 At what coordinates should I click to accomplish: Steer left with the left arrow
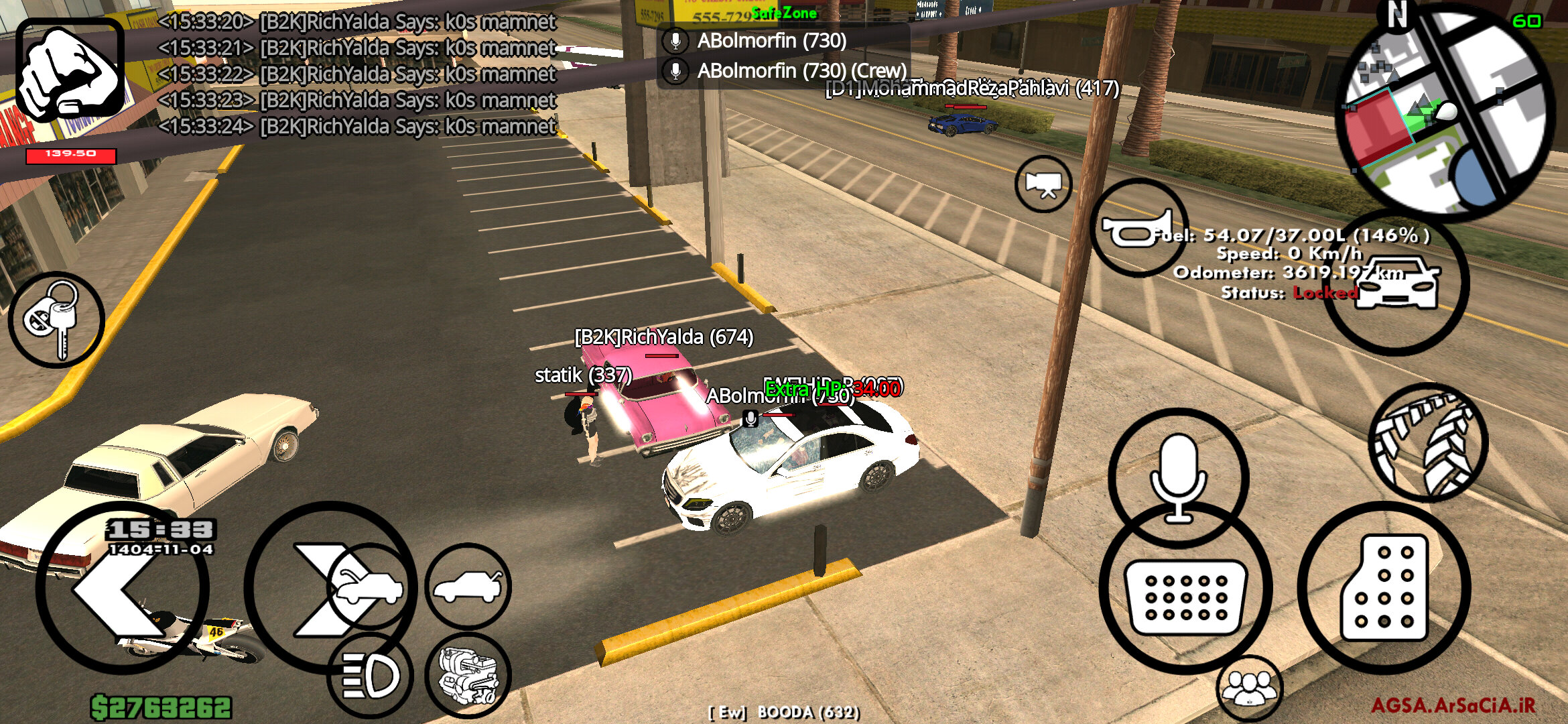click(x=122, y=589)
